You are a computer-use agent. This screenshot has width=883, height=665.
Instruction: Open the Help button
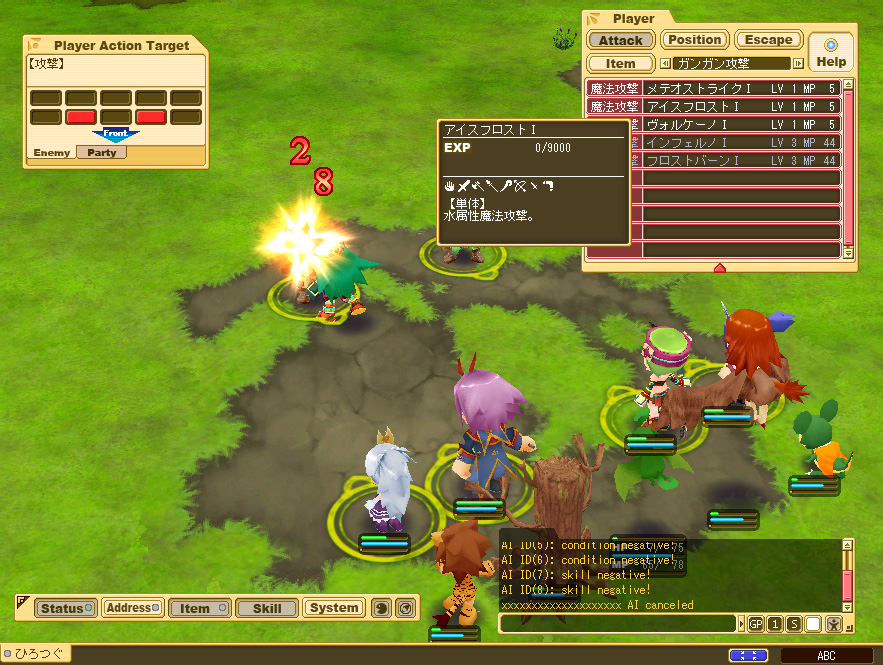coord(831,52)
